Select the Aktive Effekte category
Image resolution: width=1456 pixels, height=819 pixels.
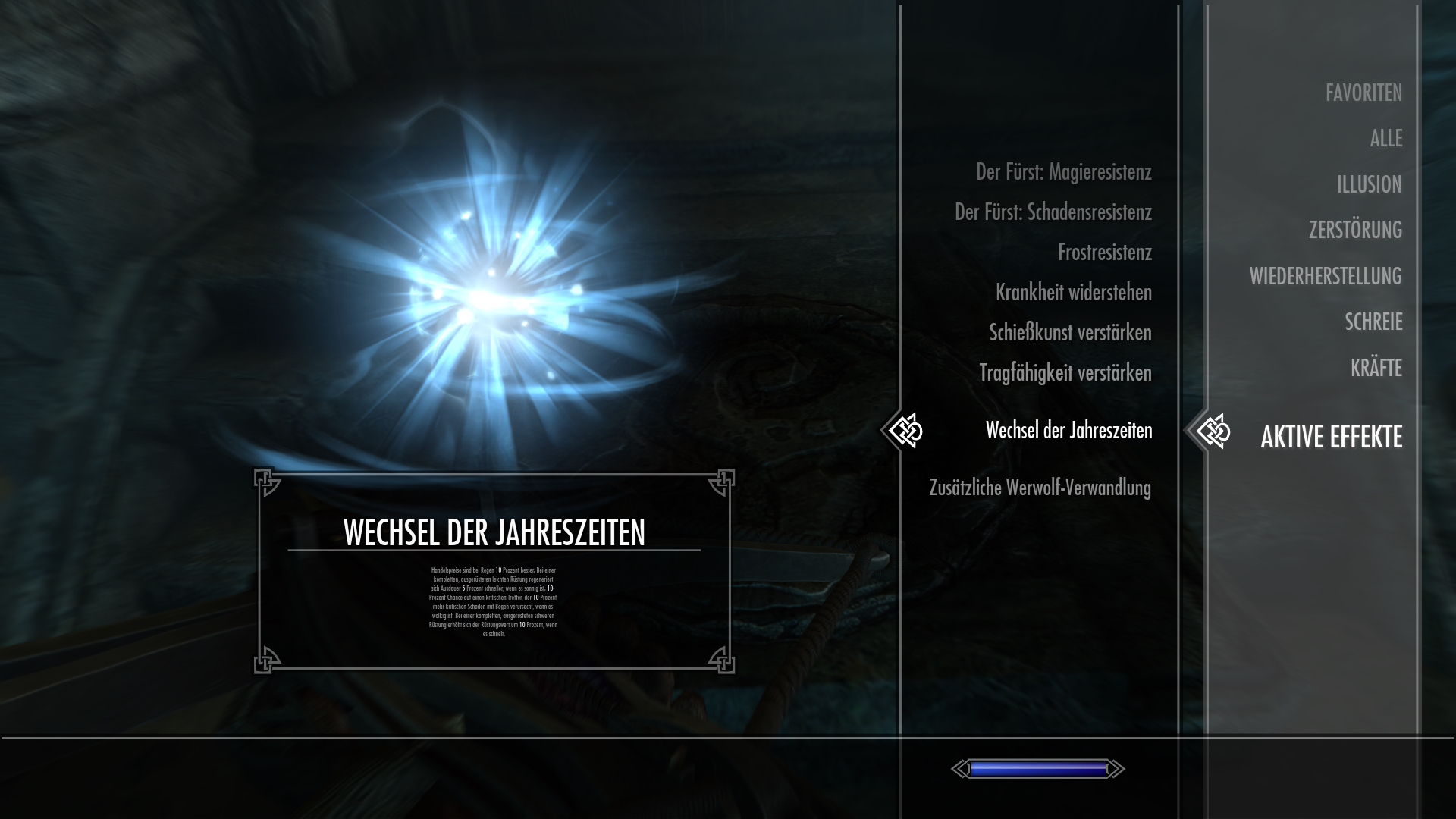(x=1331, y=437)
